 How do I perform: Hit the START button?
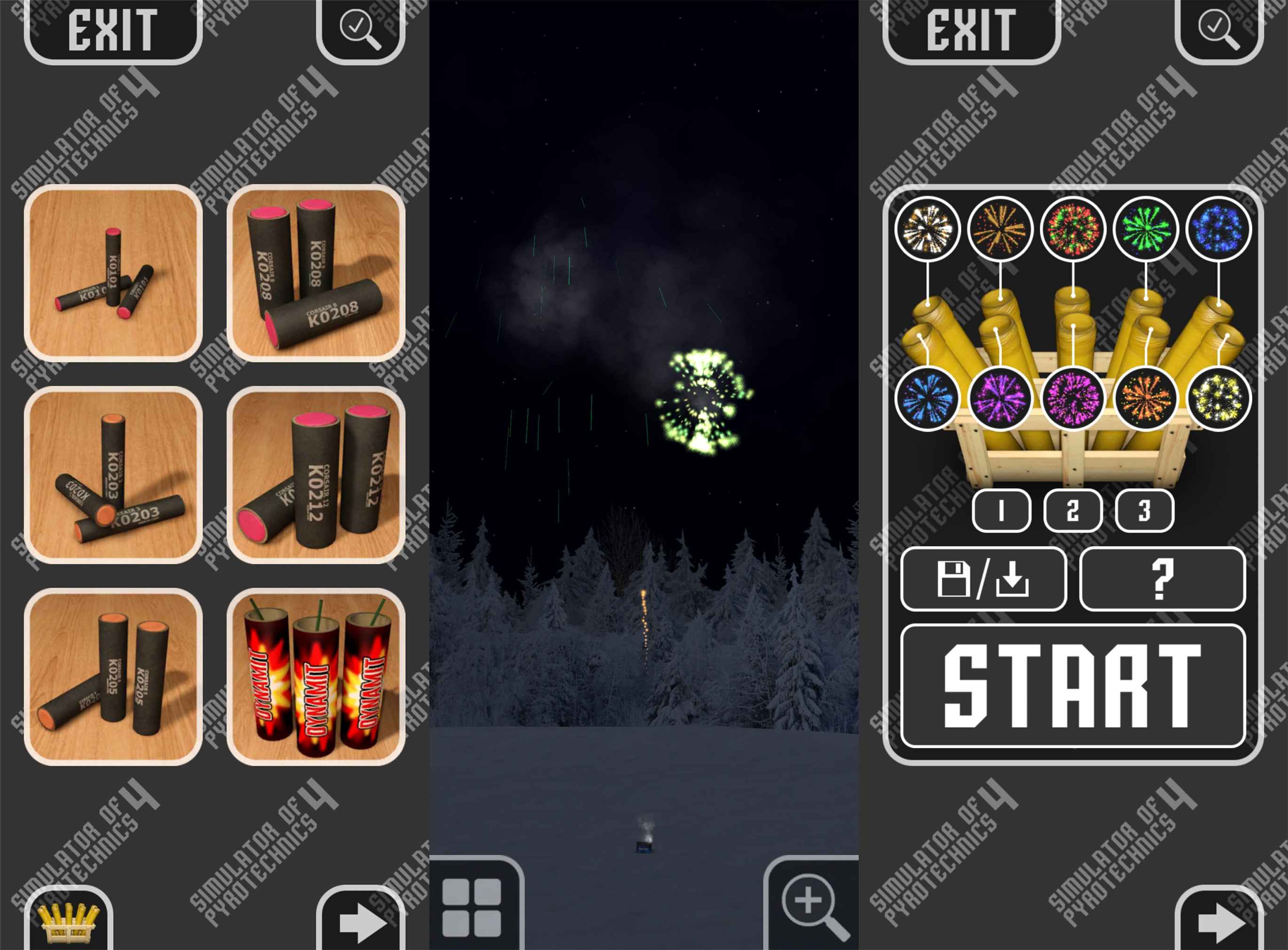(1072, 686)
